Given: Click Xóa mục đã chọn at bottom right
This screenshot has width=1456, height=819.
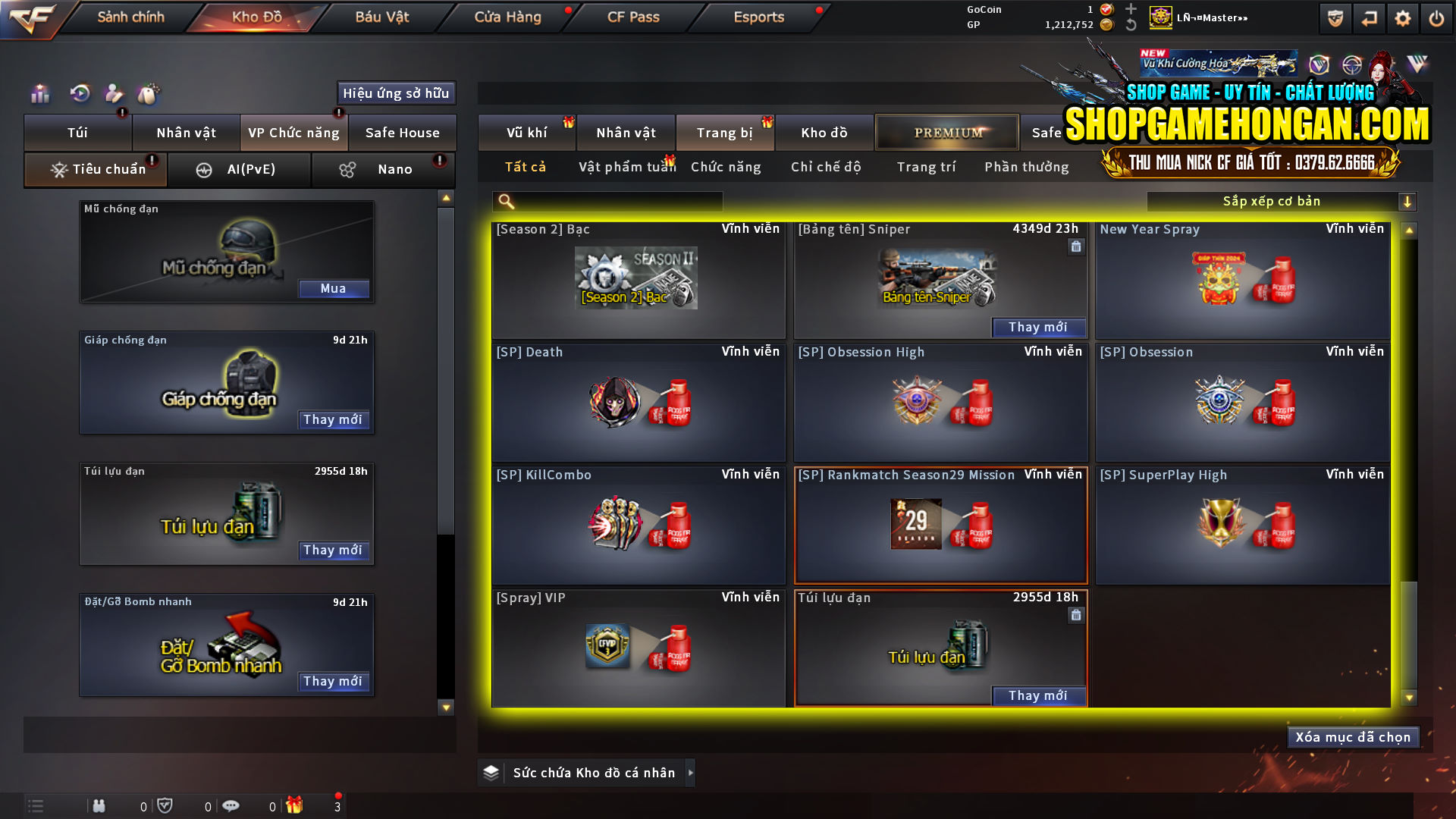Looking at the screenshot, I should point(1353,736).
